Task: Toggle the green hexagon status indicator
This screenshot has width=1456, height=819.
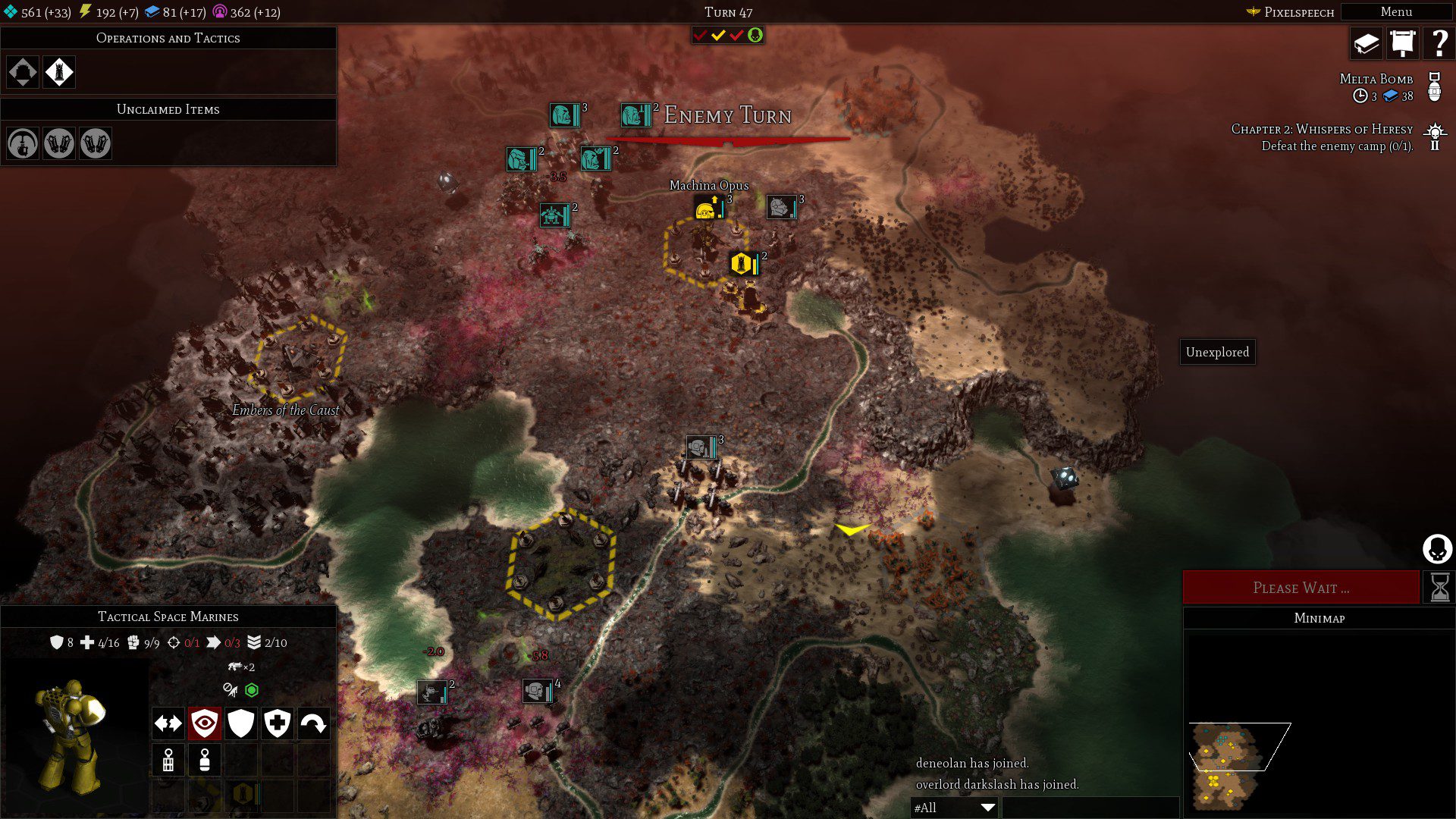Action: [253, 690]
